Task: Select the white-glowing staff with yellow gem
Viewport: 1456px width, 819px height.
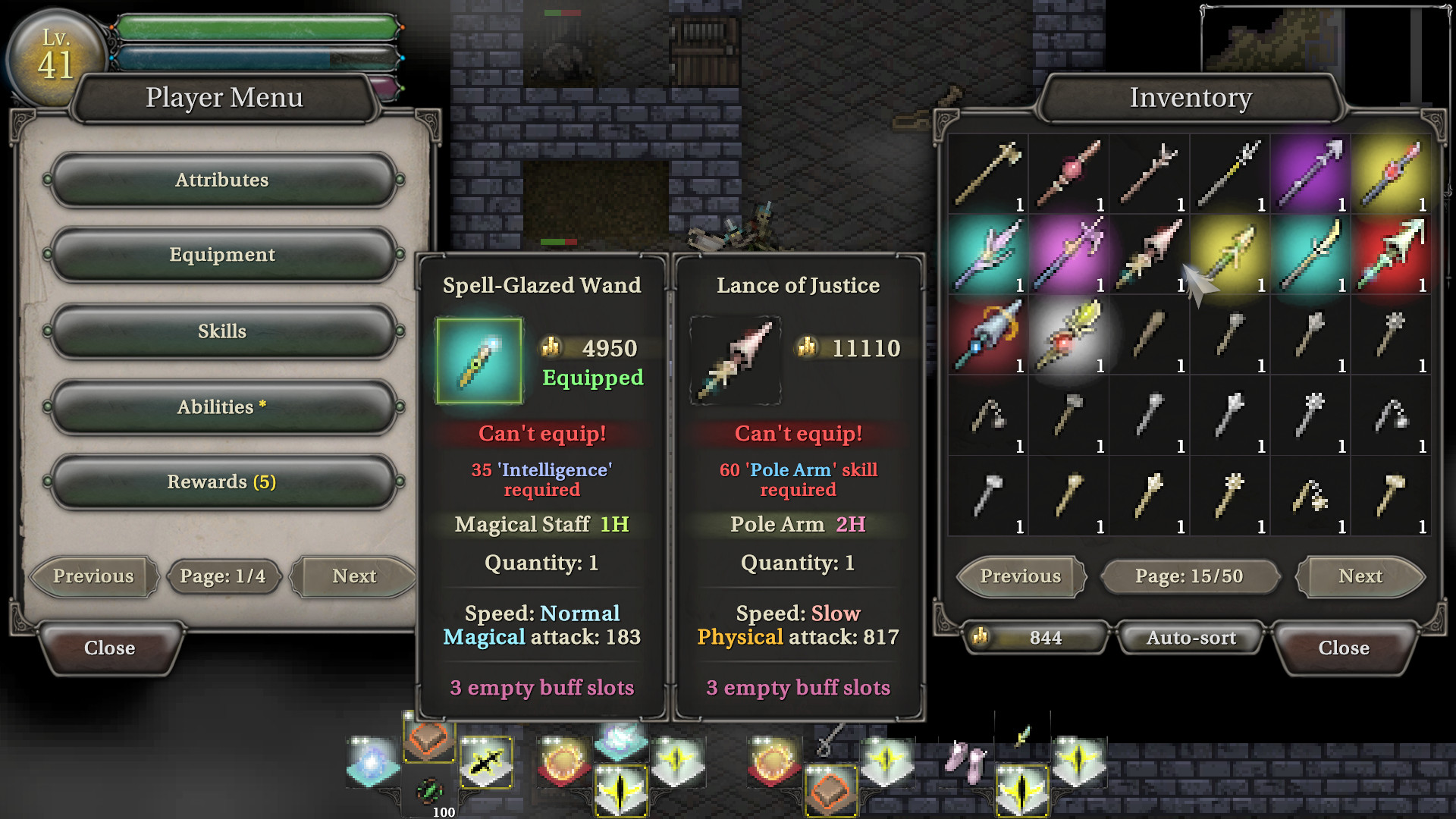Action: pyautogui.click(x=1068, y=334)
